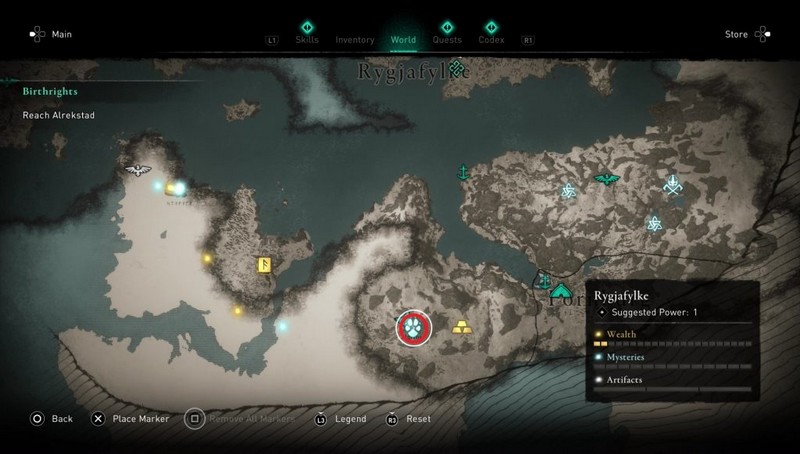Viewport: 800px width, 454px height.
Task: Switch to the Skills tab
Action: 306,40
